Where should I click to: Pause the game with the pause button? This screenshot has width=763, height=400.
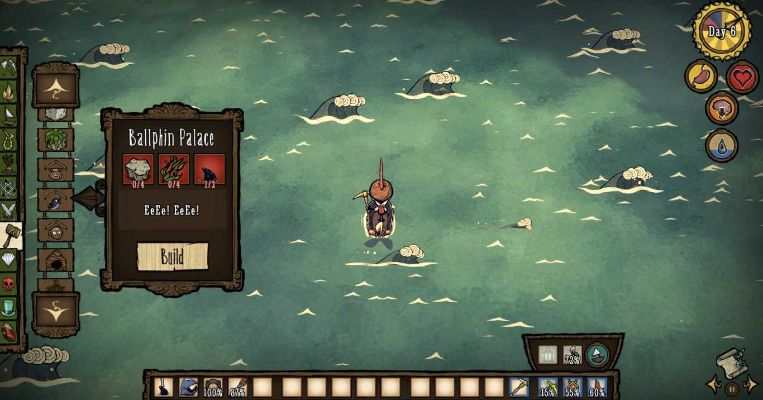click(732, 388)
